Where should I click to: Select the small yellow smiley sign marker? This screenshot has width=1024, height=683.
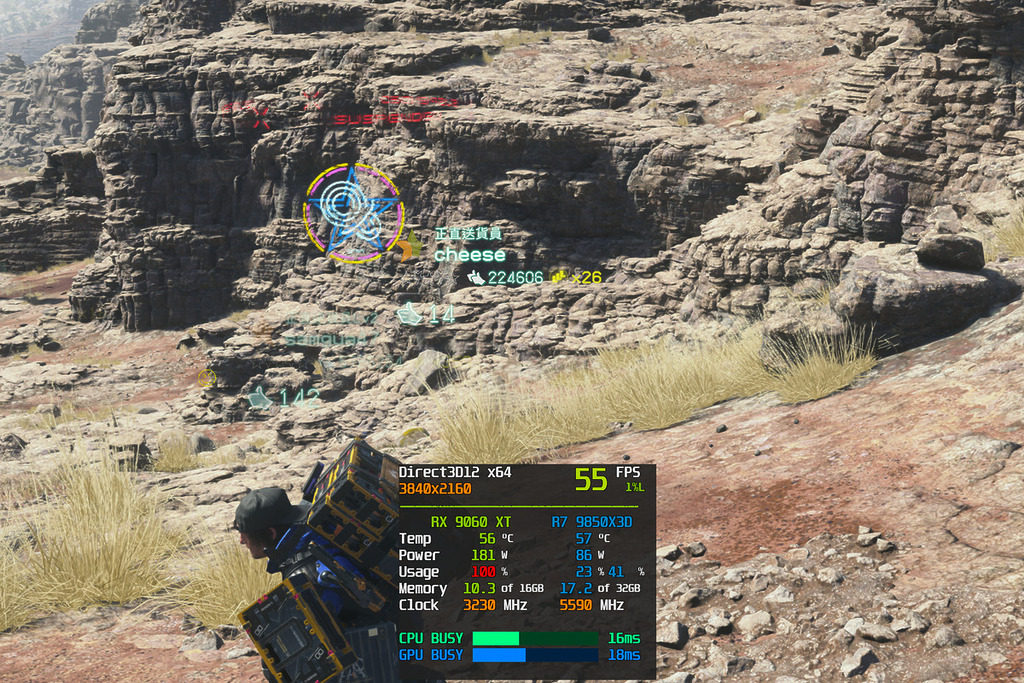click(206, 377)
